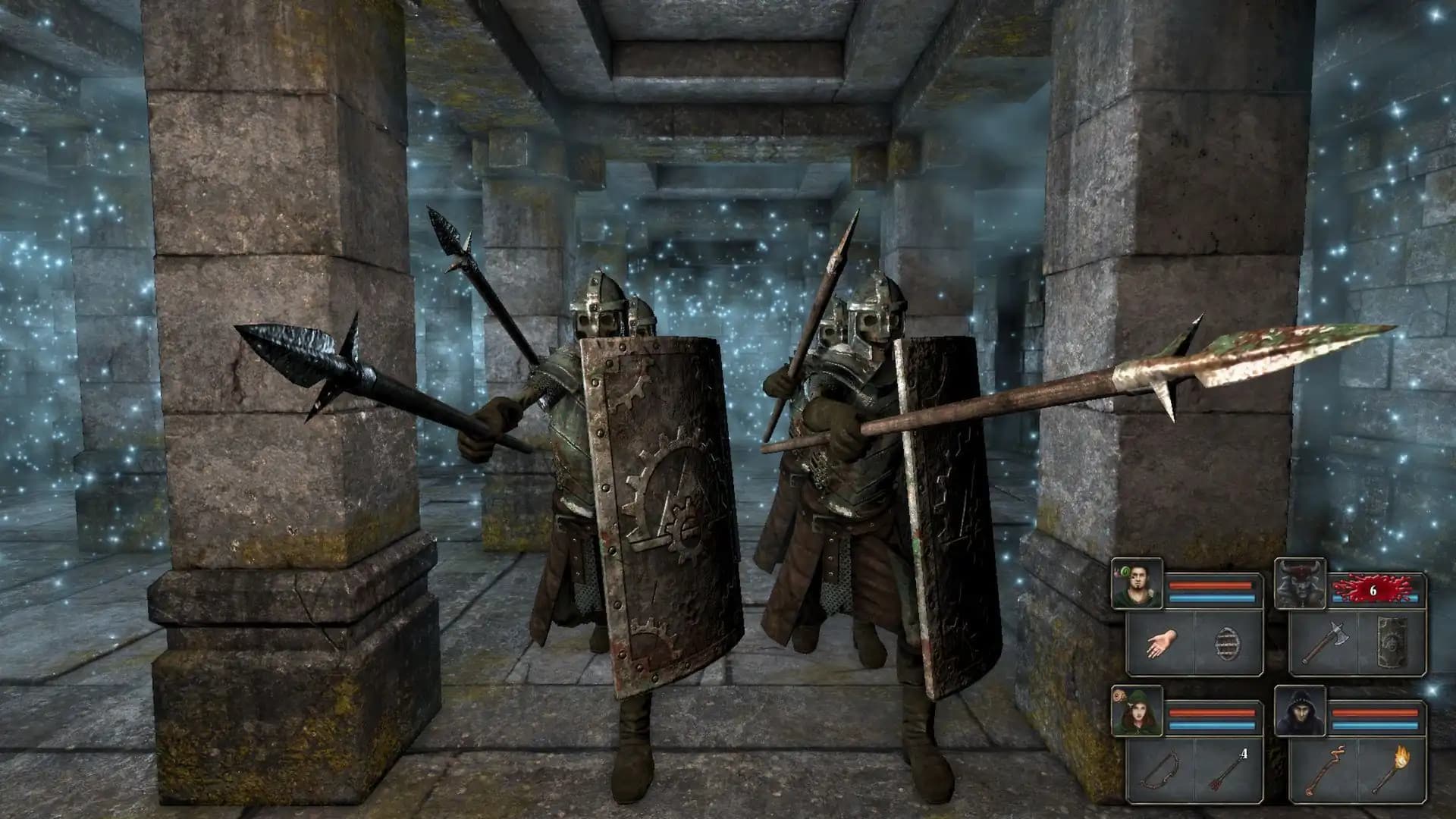1456x819 pixels.
Task: Attack with the battle axe slot
Action: click(1326, 642)
